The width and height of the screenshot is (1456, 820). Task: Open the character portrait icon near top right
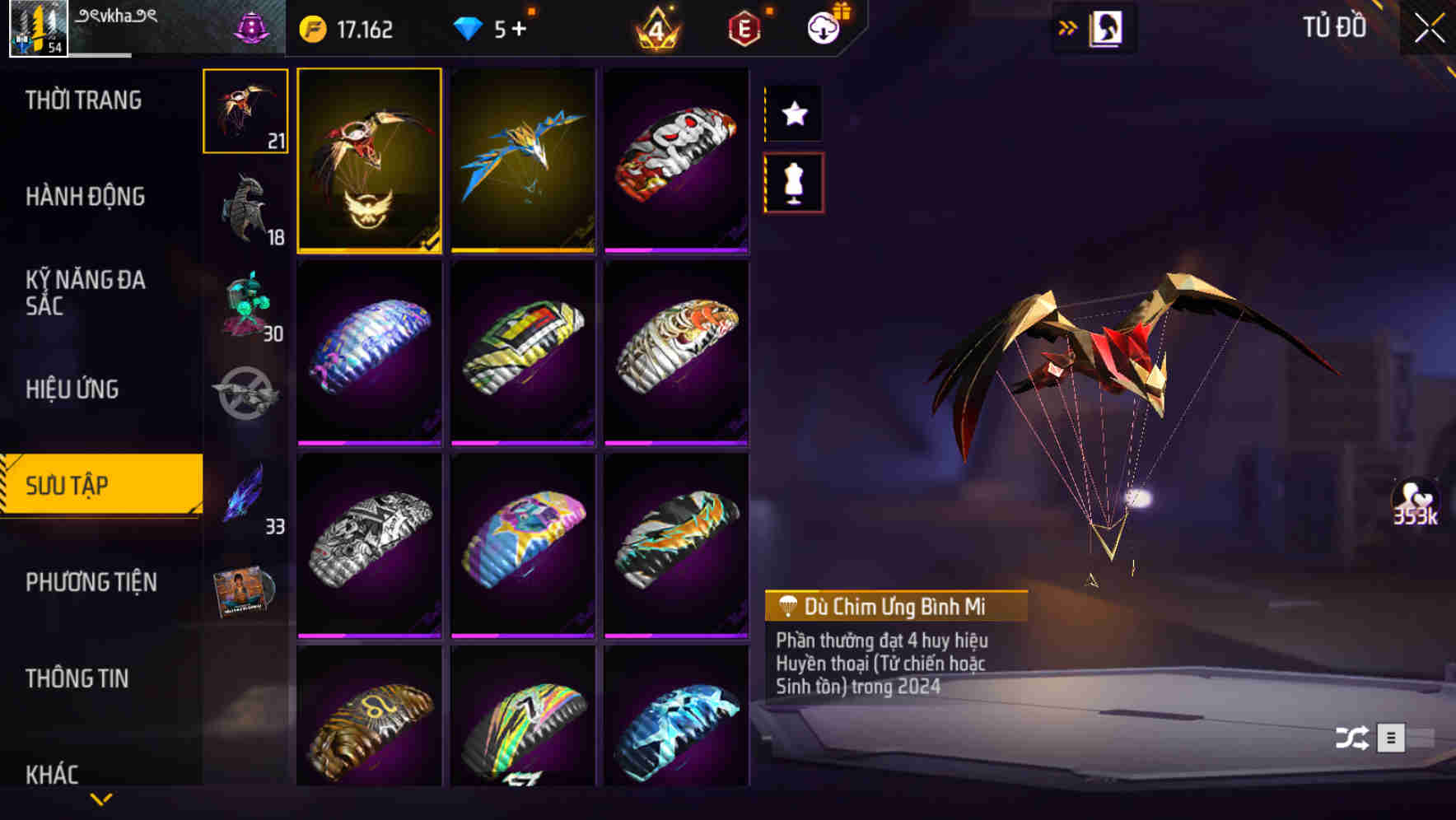1108,27
